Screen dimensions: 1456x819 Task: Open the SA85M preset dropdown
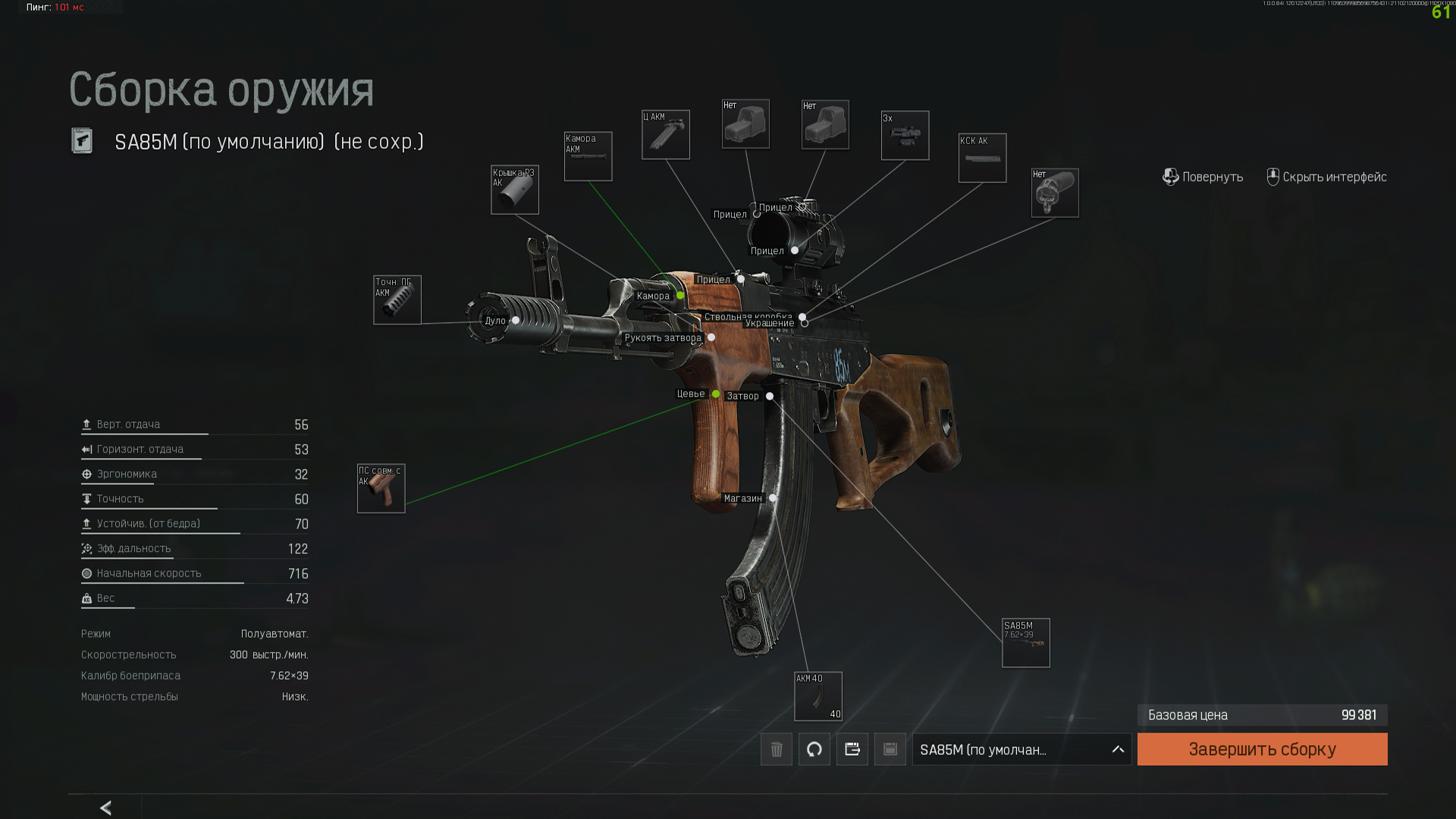(x=1021, y=749)
